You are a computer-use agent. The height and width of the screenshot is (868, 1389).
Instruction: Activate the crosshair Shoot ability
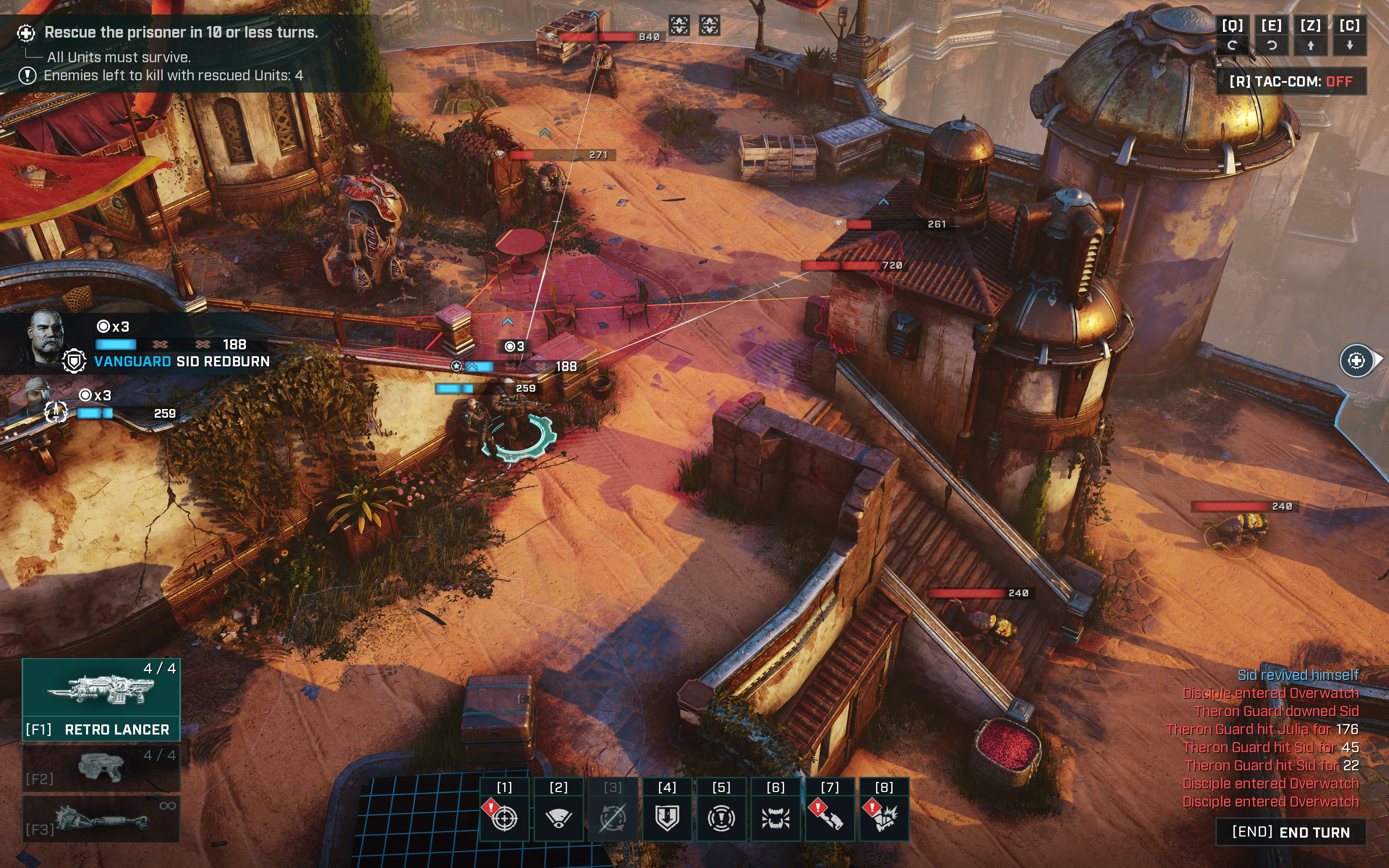click(x=504, y=816)
